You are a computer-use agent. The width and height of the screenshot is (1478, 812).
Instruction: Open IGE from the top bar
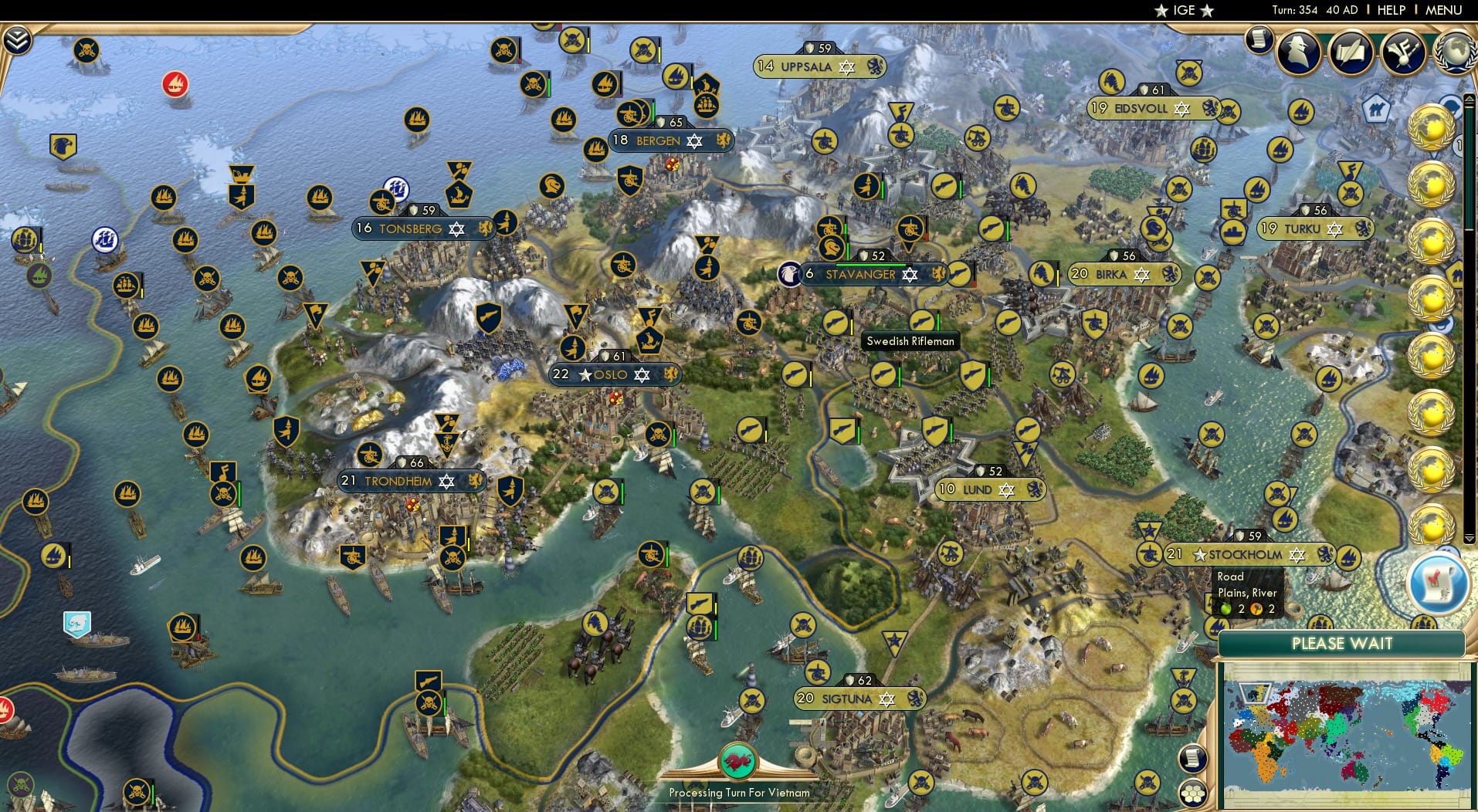pyautogui.click(x=1186, y=10)
